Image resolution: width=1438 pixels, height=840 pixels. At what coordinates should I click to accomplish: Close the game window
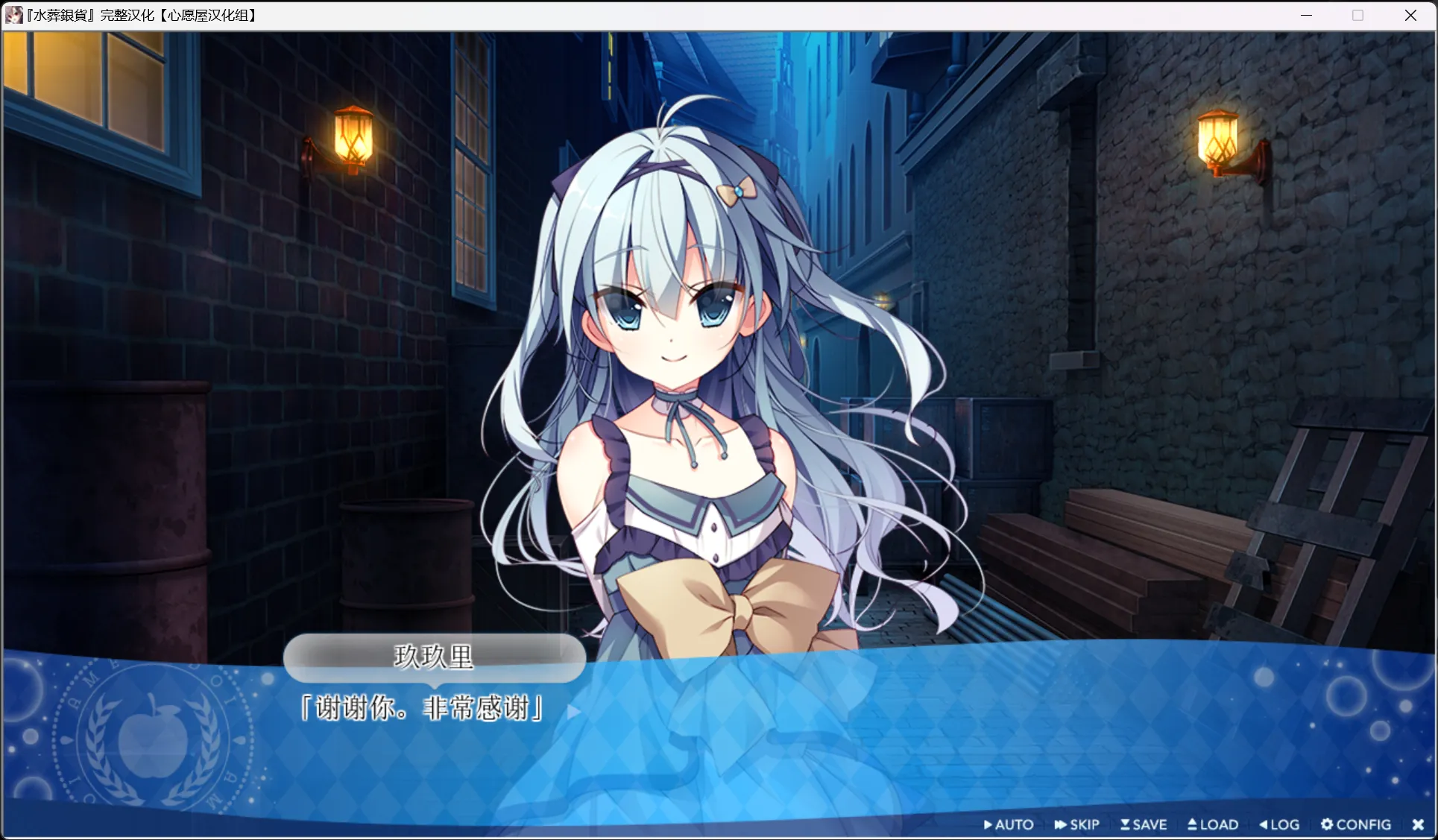click(1410, 15)
